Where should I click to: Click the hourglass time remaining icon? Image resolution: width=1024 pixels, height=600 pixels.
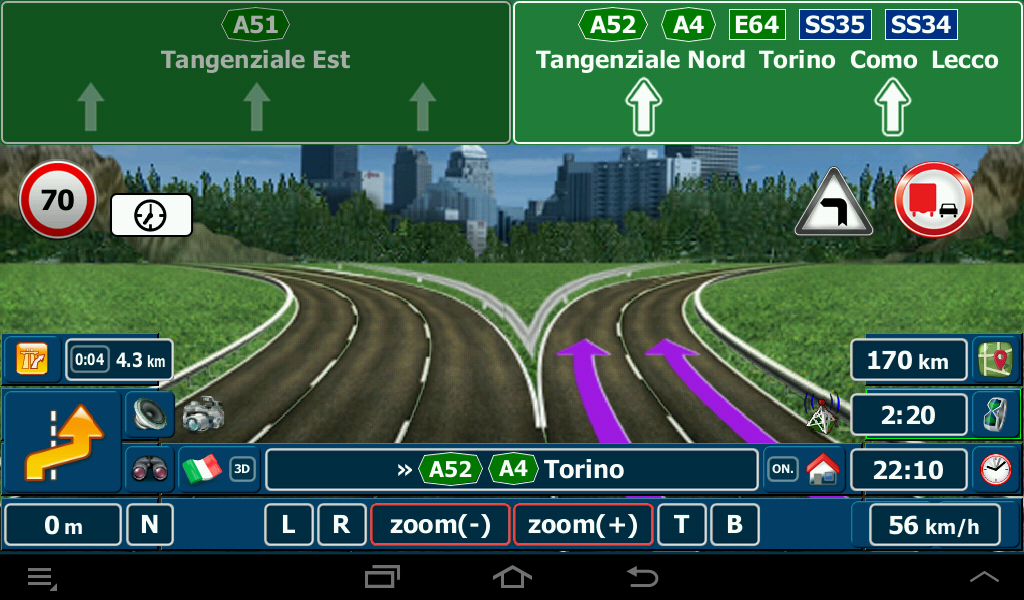(995, 414)
